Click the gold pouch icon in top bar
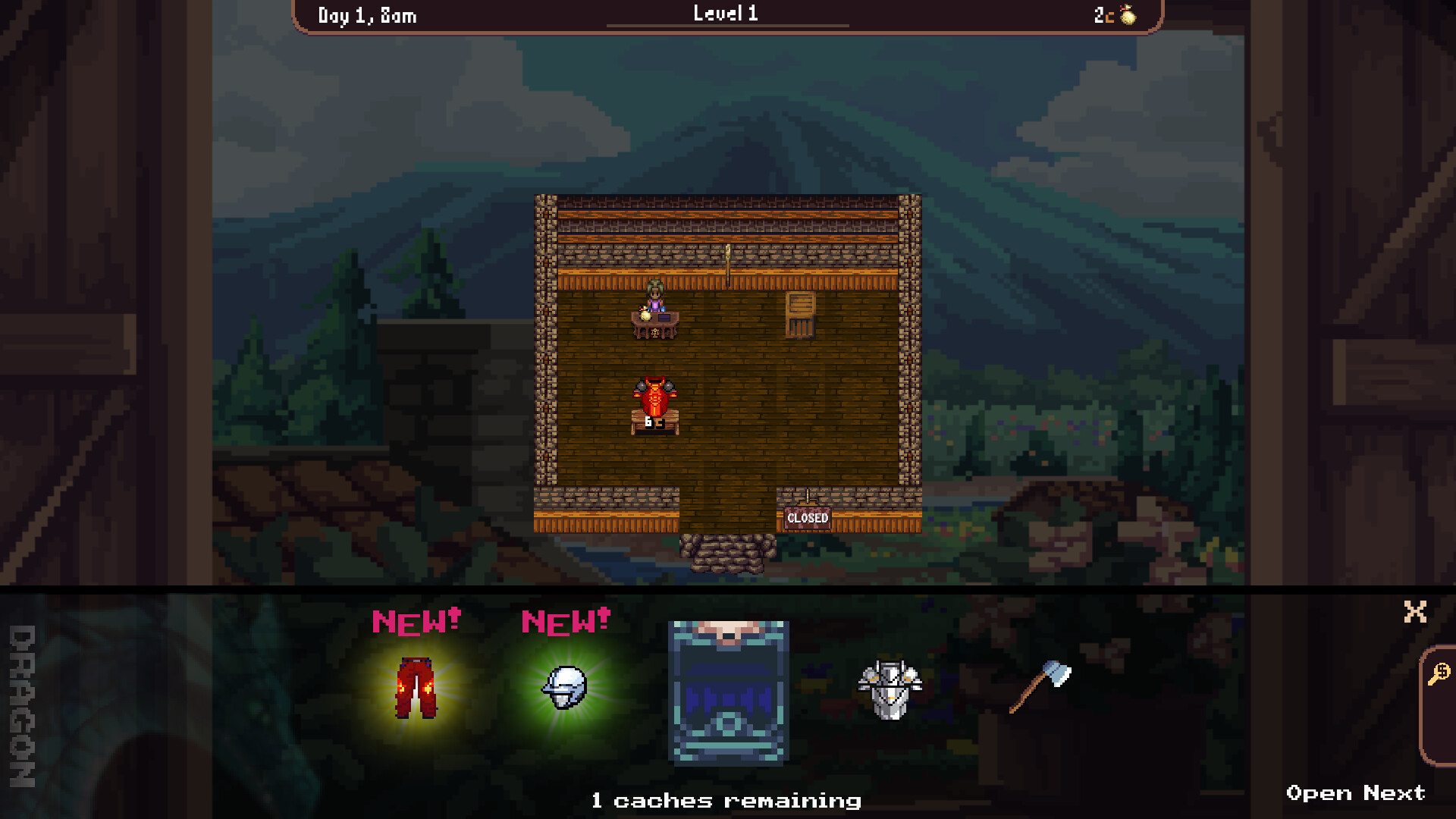Image resolution: width=1456 pixels, height=819 pixels. pos(1127,13)
